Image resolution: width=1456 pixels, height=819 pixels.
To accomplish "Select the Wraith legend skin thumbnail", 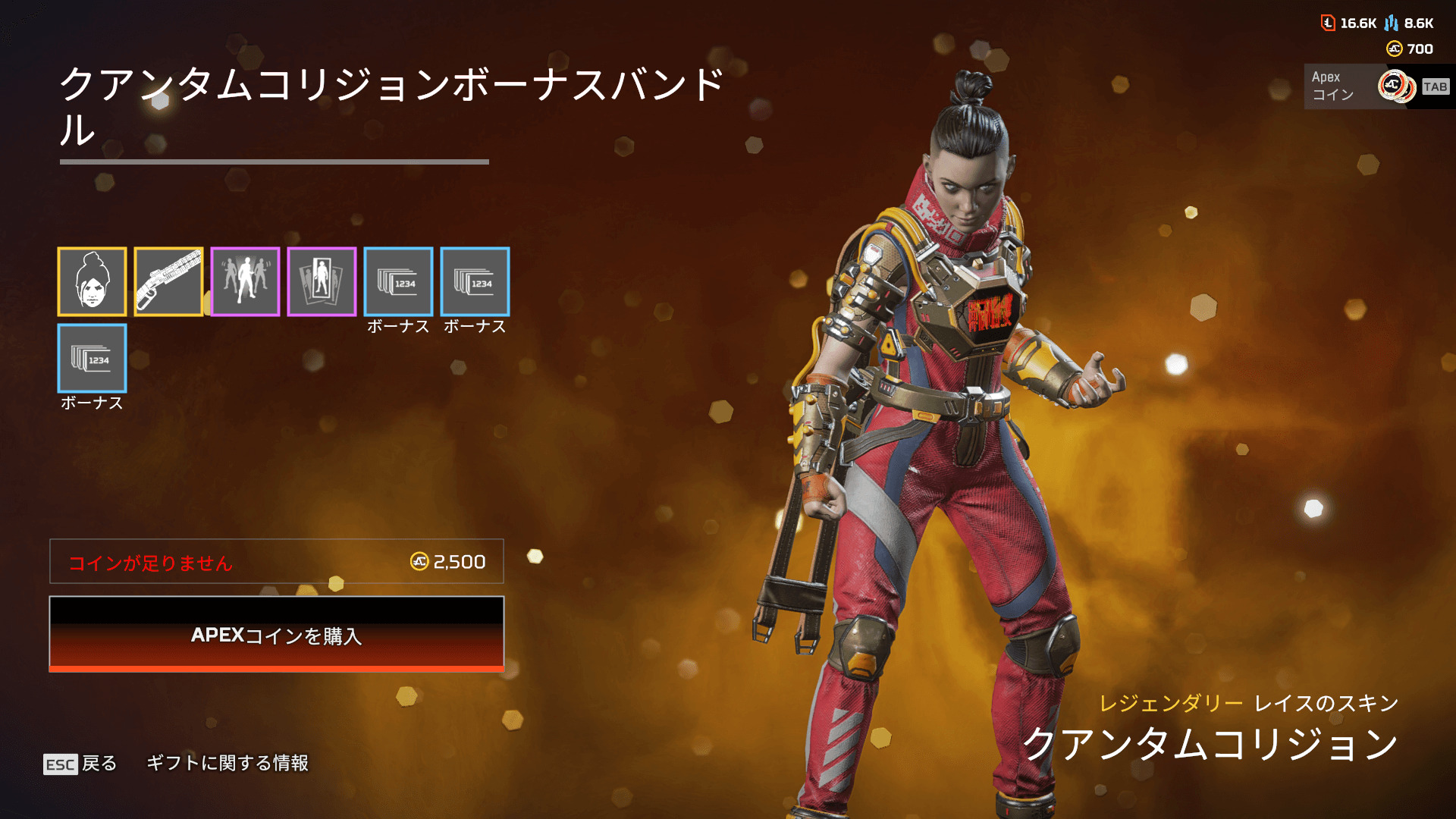I will (x=92, y=281).
